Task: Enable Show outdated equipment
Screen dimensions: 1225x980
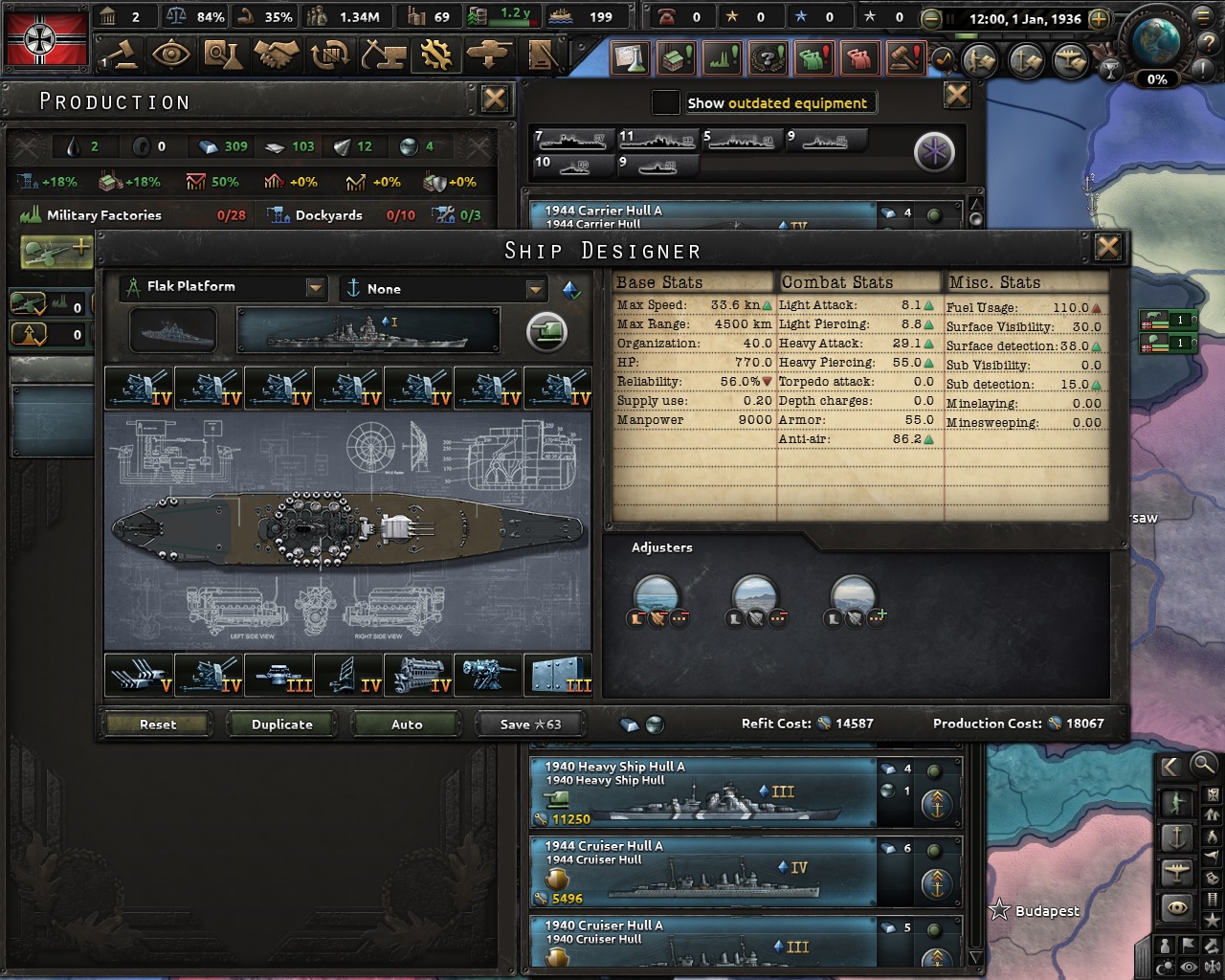Action: (667, 101)
